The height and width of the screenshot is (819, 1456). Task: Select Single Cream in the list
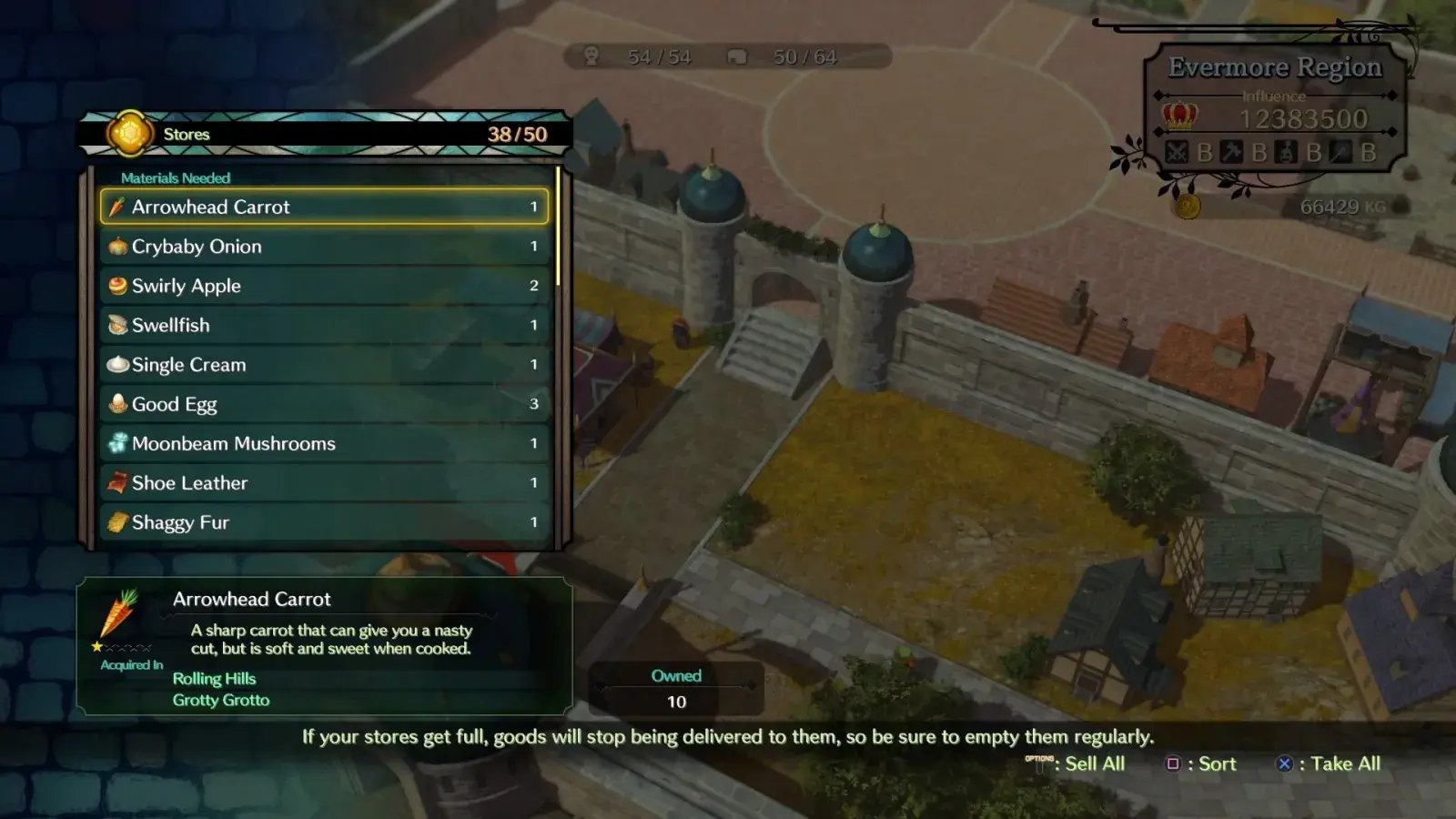click(x=324, y=365)
